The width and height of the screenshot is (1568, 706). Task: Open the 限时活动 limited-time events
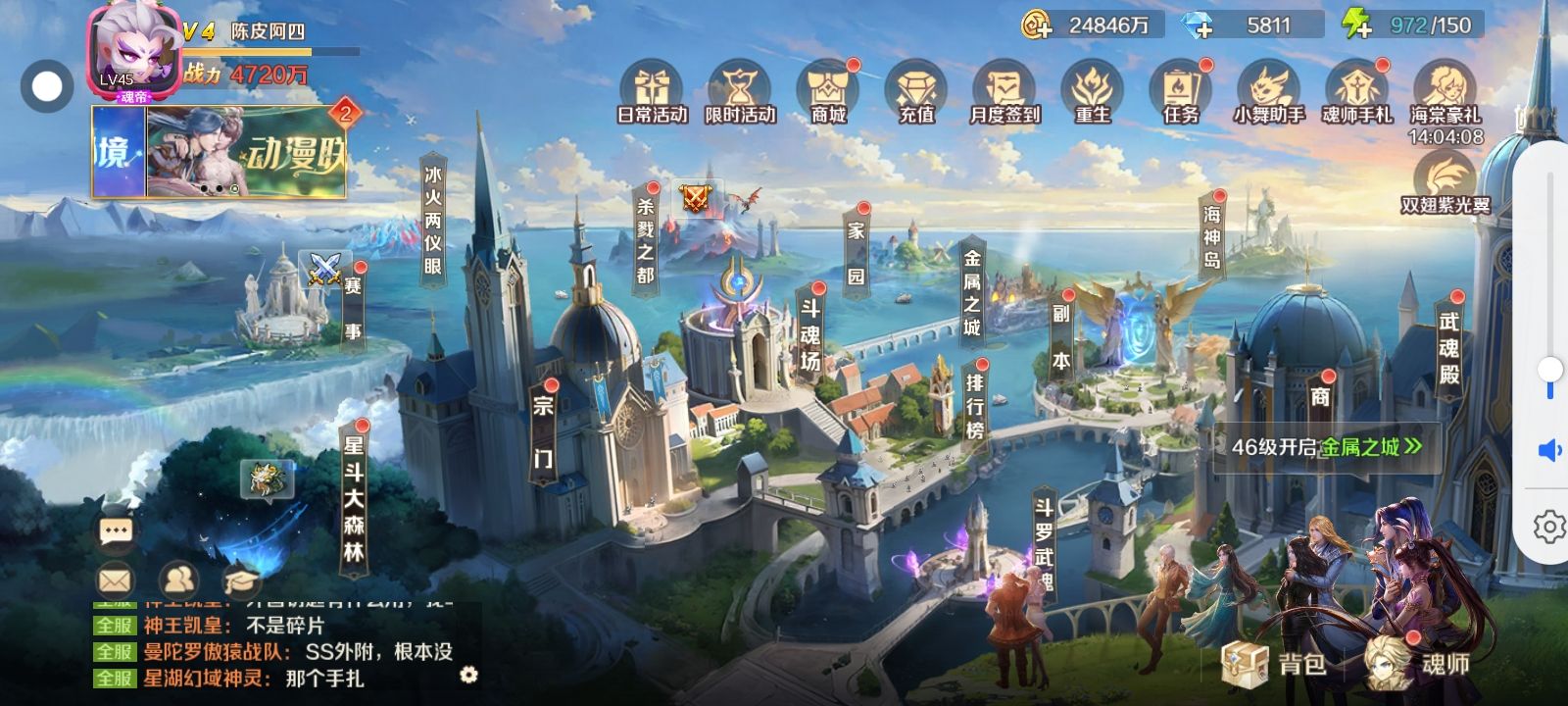click(740, 93)
